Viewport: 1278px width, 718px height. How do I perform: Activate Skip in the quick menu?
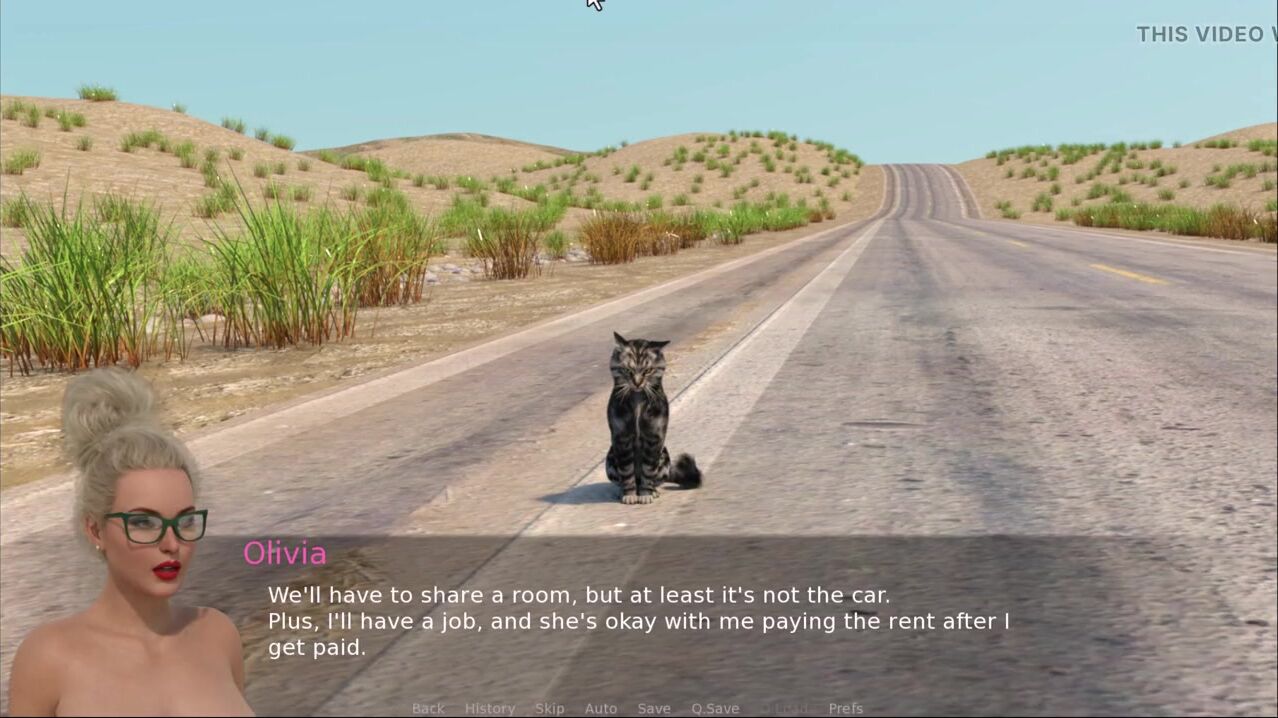pyautogui.click(x=549, y=708)
